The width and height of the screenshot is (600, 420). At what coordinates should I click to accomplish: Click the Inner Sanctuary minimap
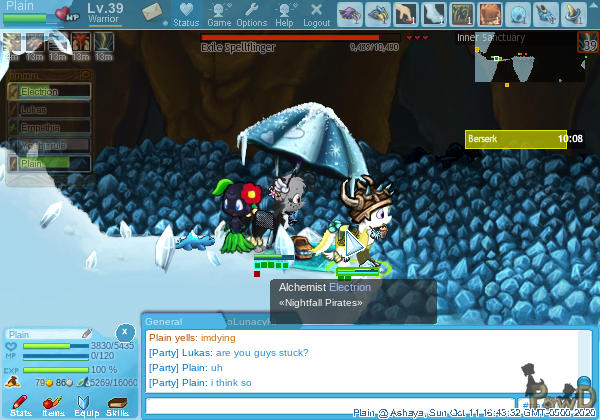point(518,60)
